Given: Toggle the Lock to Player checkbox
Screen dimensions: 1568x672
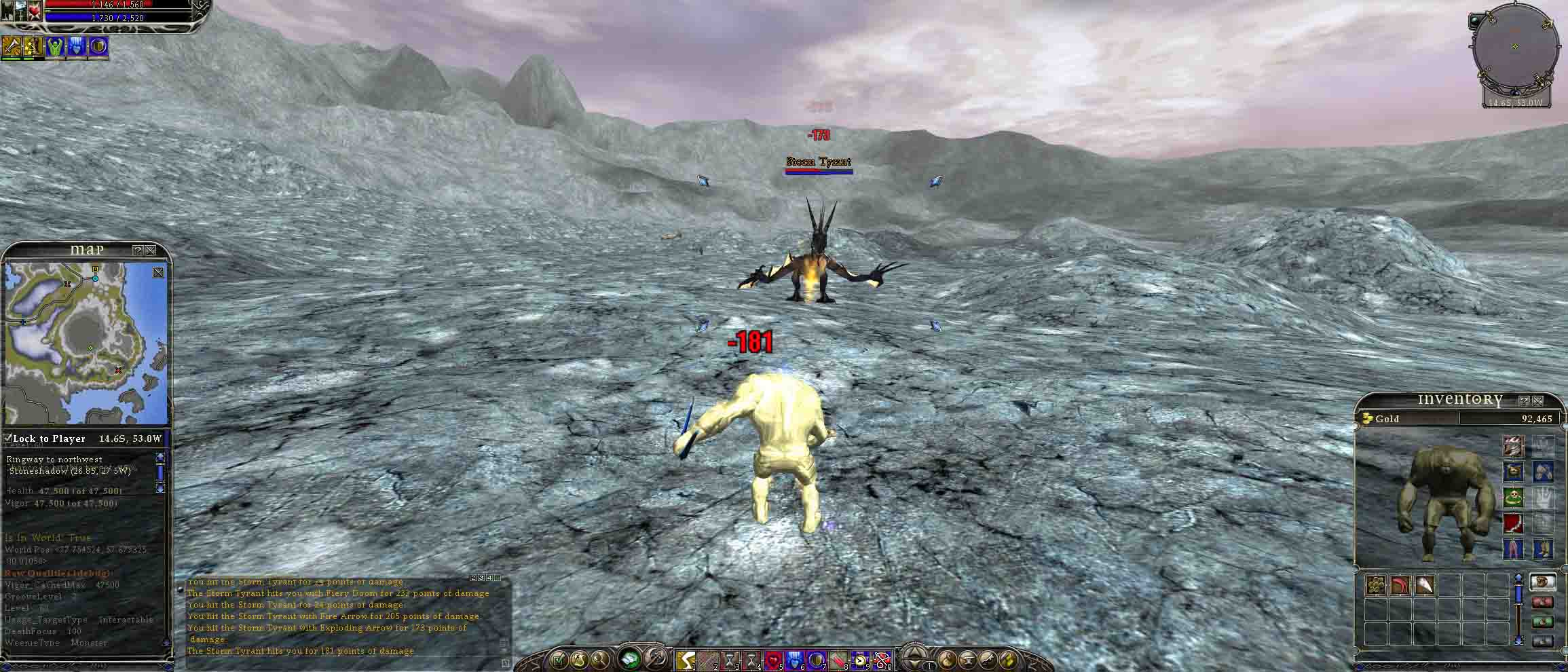Looking at the screenshot, I should coord(8,438).
